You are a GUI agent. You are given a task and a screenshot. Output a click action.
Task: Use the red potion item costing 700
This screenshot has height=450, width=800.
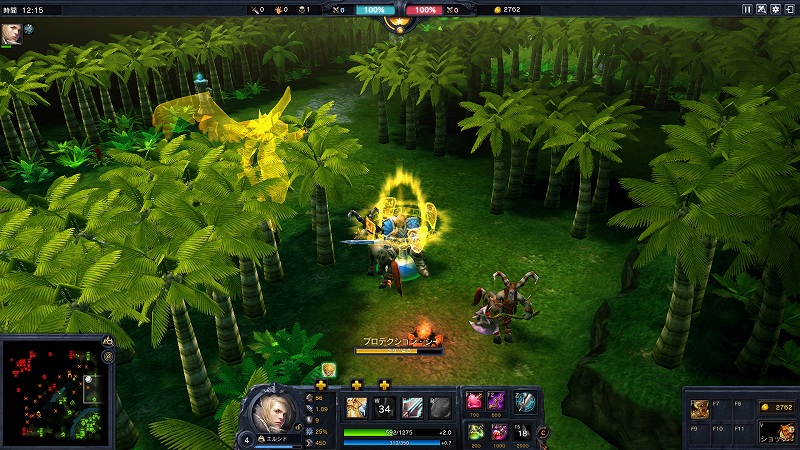pyautogui.click(x=475, y=402)
